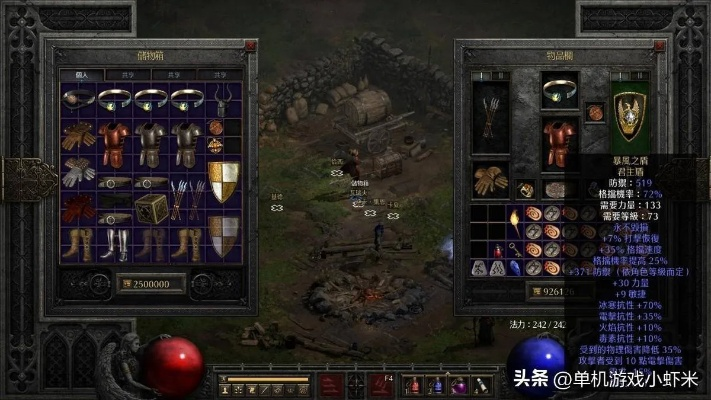Use the blue mana potion in belt
Image resolution: width=711 pixels, height=400 pixels.
(x=437, y=384)
